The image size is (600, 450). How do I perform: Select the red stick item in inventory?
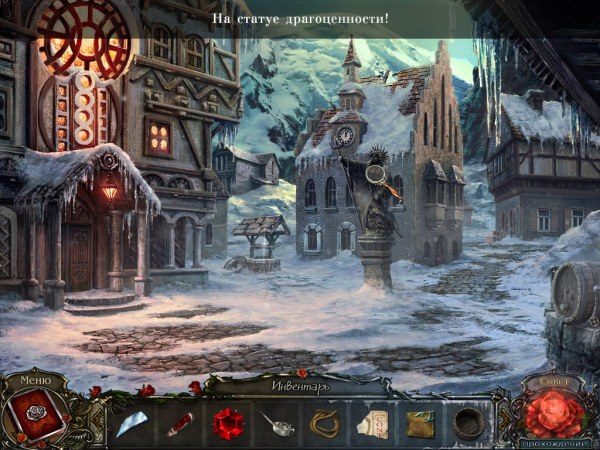point(180,424)
